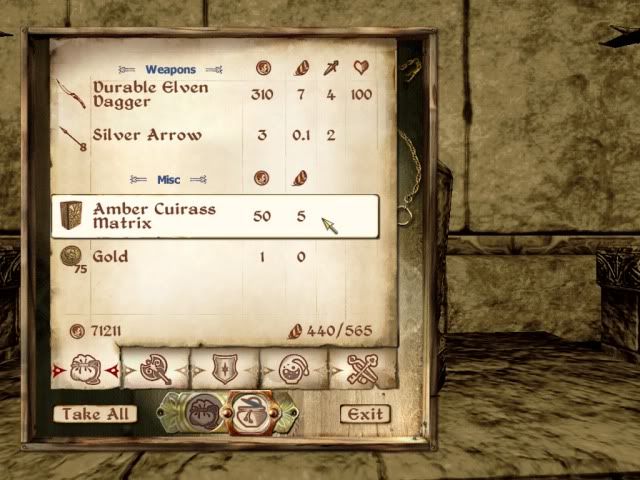This screenshot has width=640, height=480.
Task: Switch to player inventory sack toggle
Action: [203, 410]
